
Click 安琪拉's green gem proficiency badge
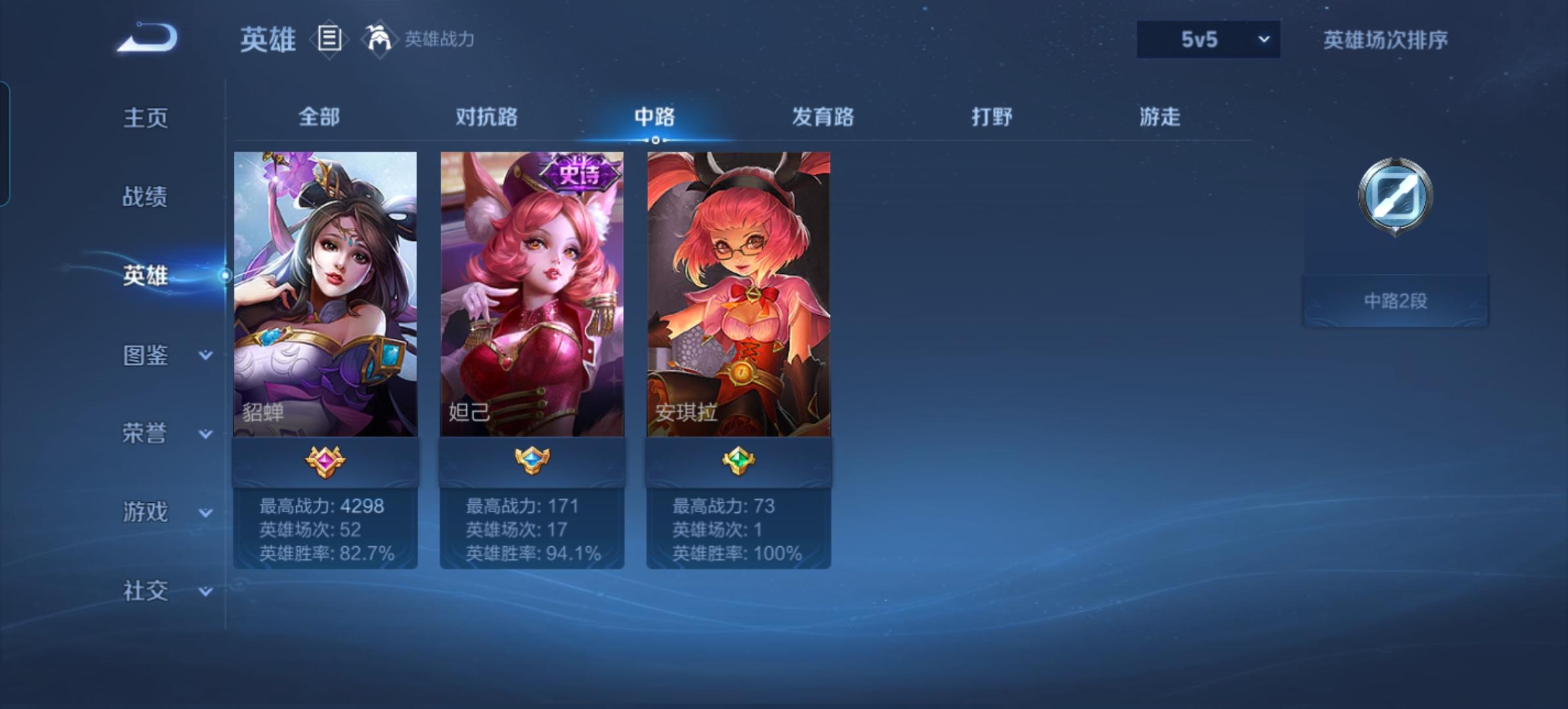coord(738,462)
